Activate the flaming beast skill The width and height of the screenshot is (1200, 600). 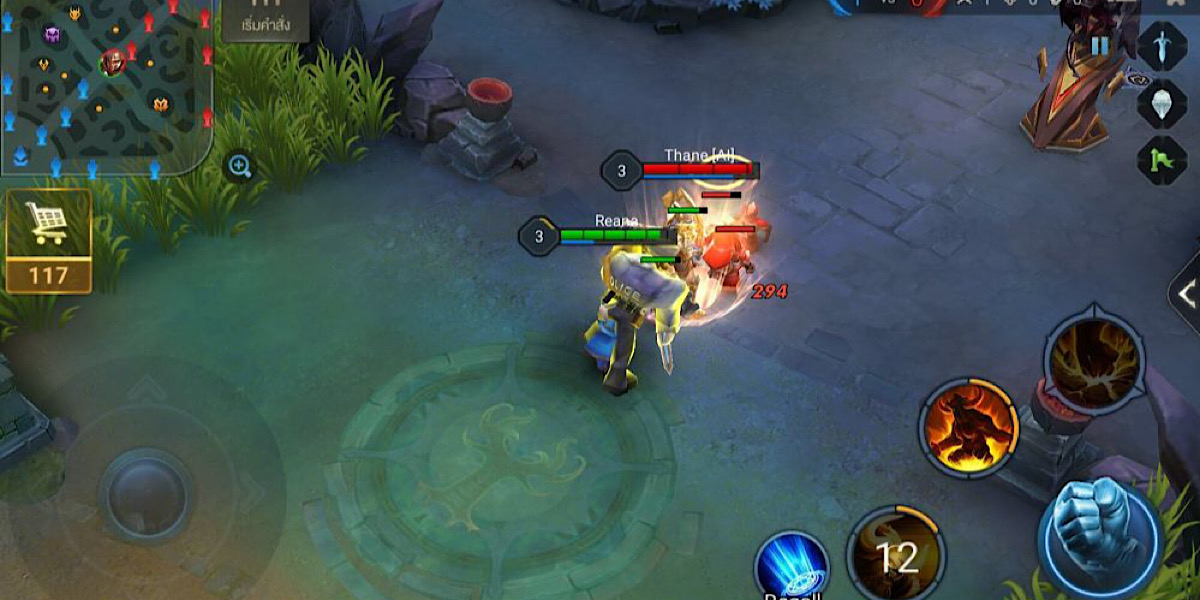coord(968,427)
